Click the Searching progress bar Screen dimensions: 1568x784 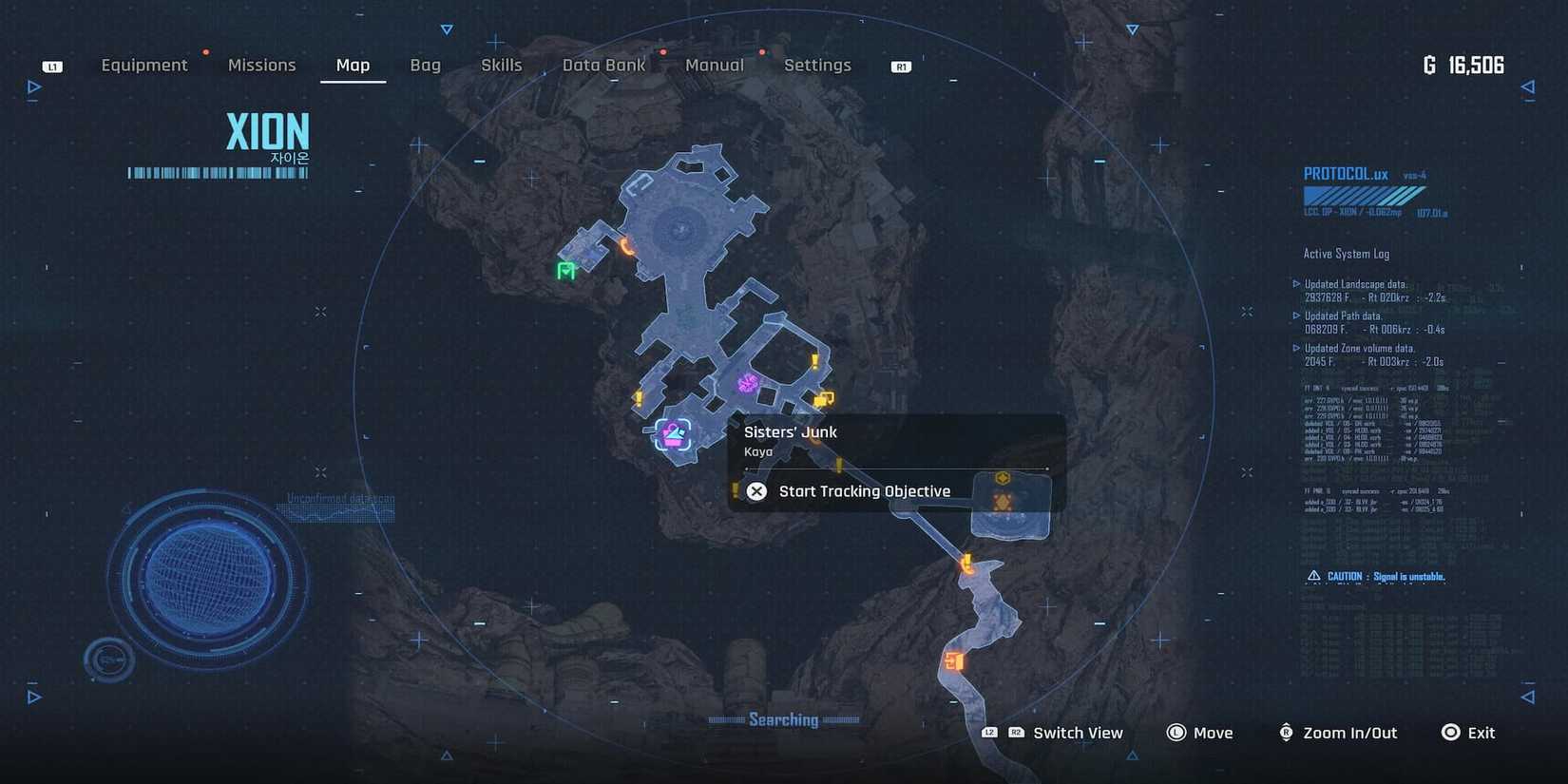[786, 719]
